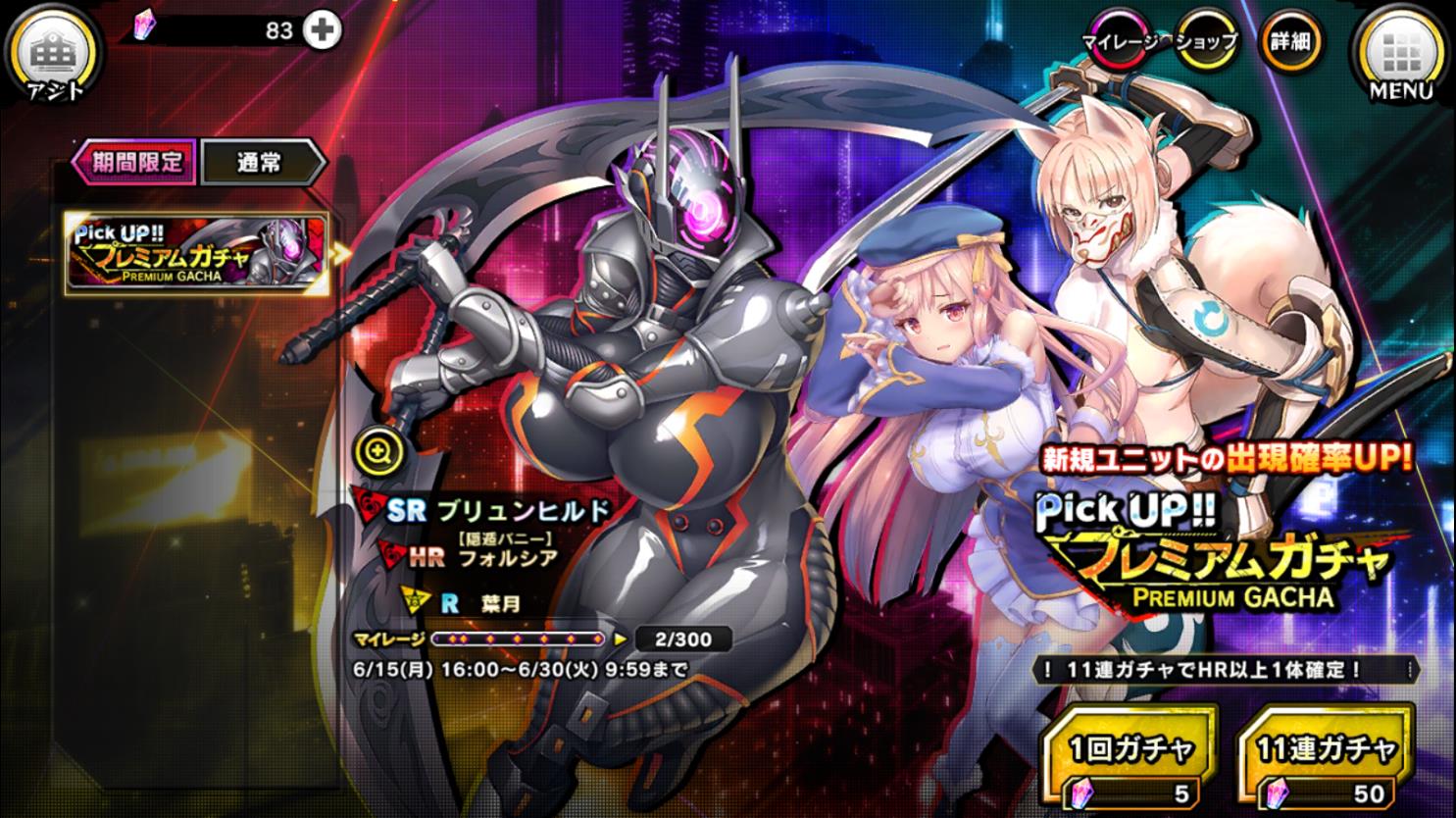Click the マイレージ progress bar
This screenshot has height=818, width=1456.
pos(520,639)
